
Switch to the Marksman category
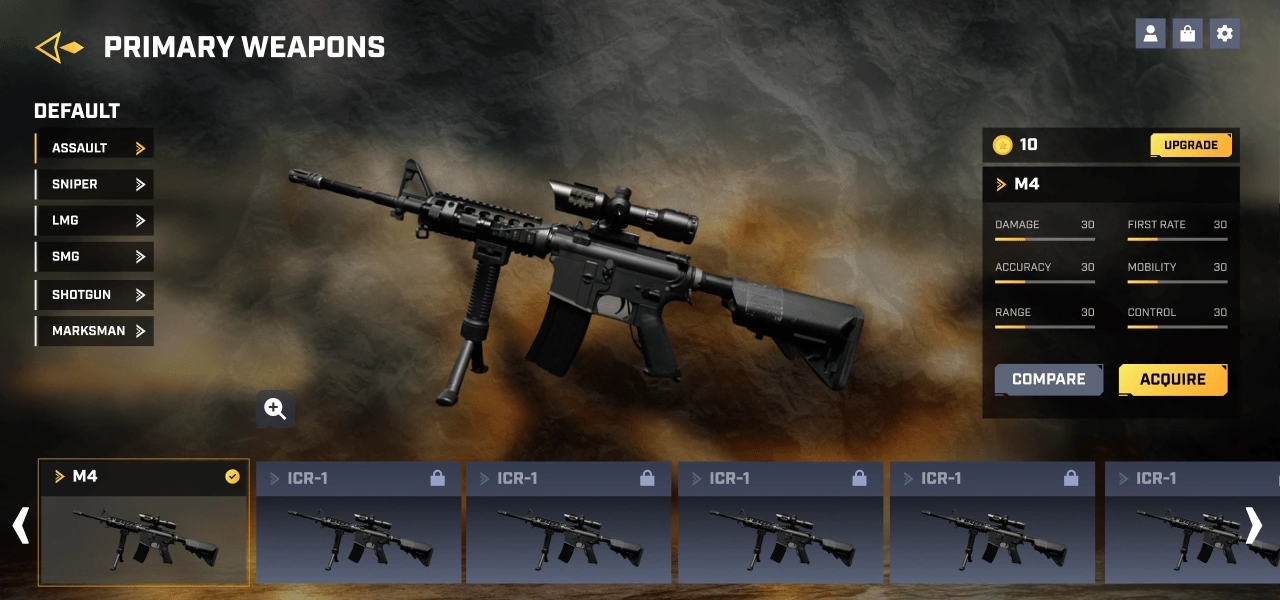(94, 331)
